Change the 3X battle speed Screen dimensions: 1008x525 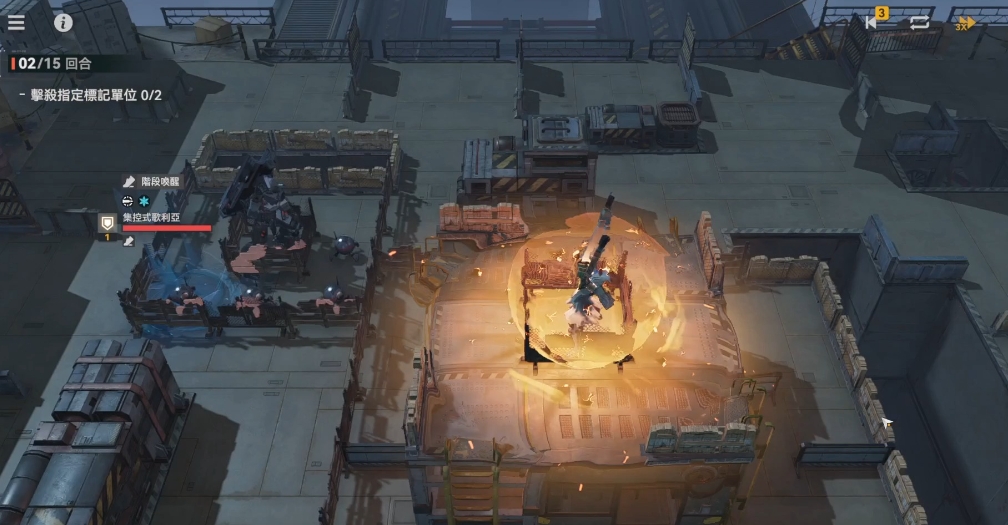click(965, 22)
